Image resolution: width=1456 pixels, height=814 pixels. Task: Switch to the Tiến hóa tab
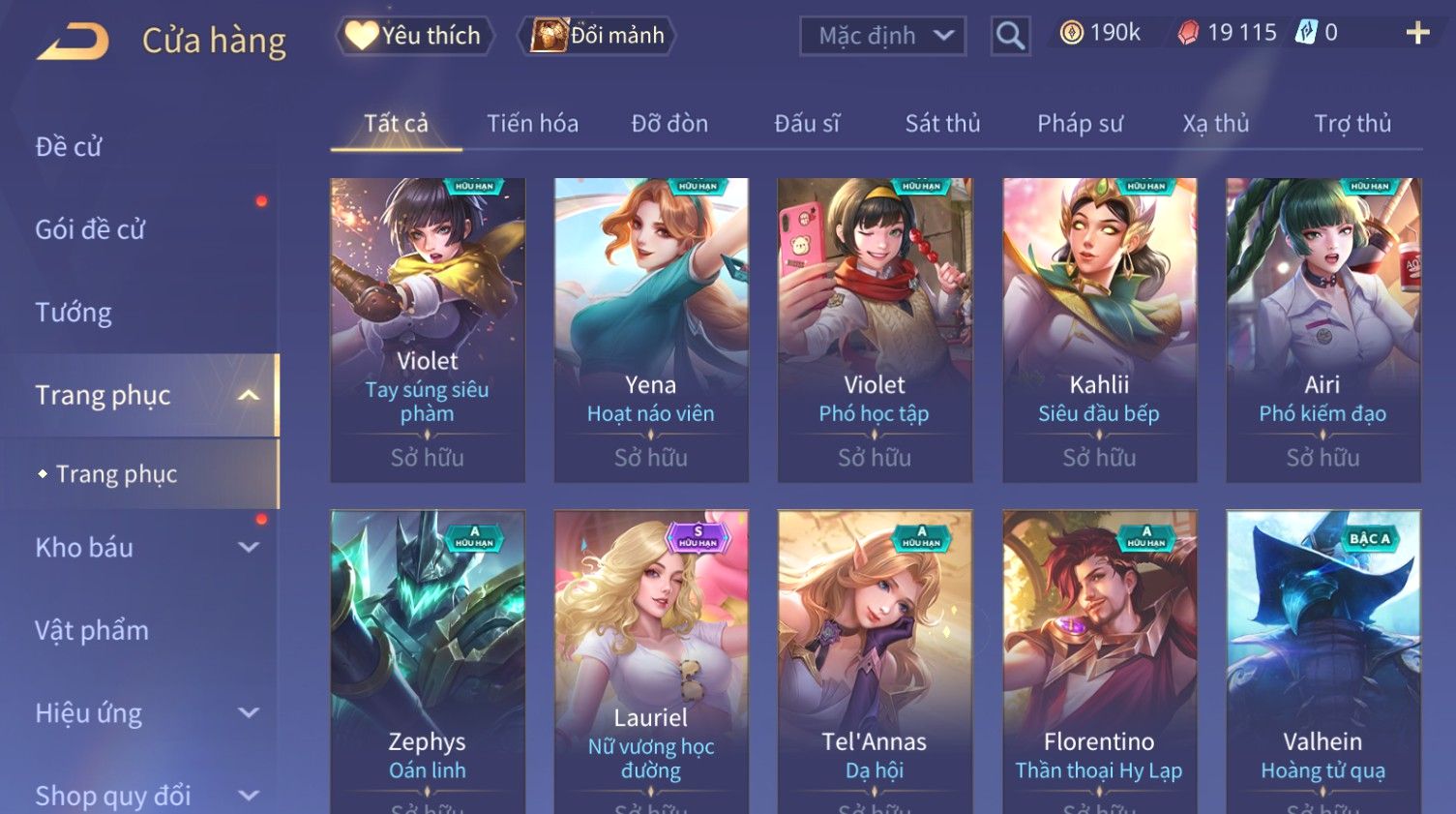[x=532, y=124]
